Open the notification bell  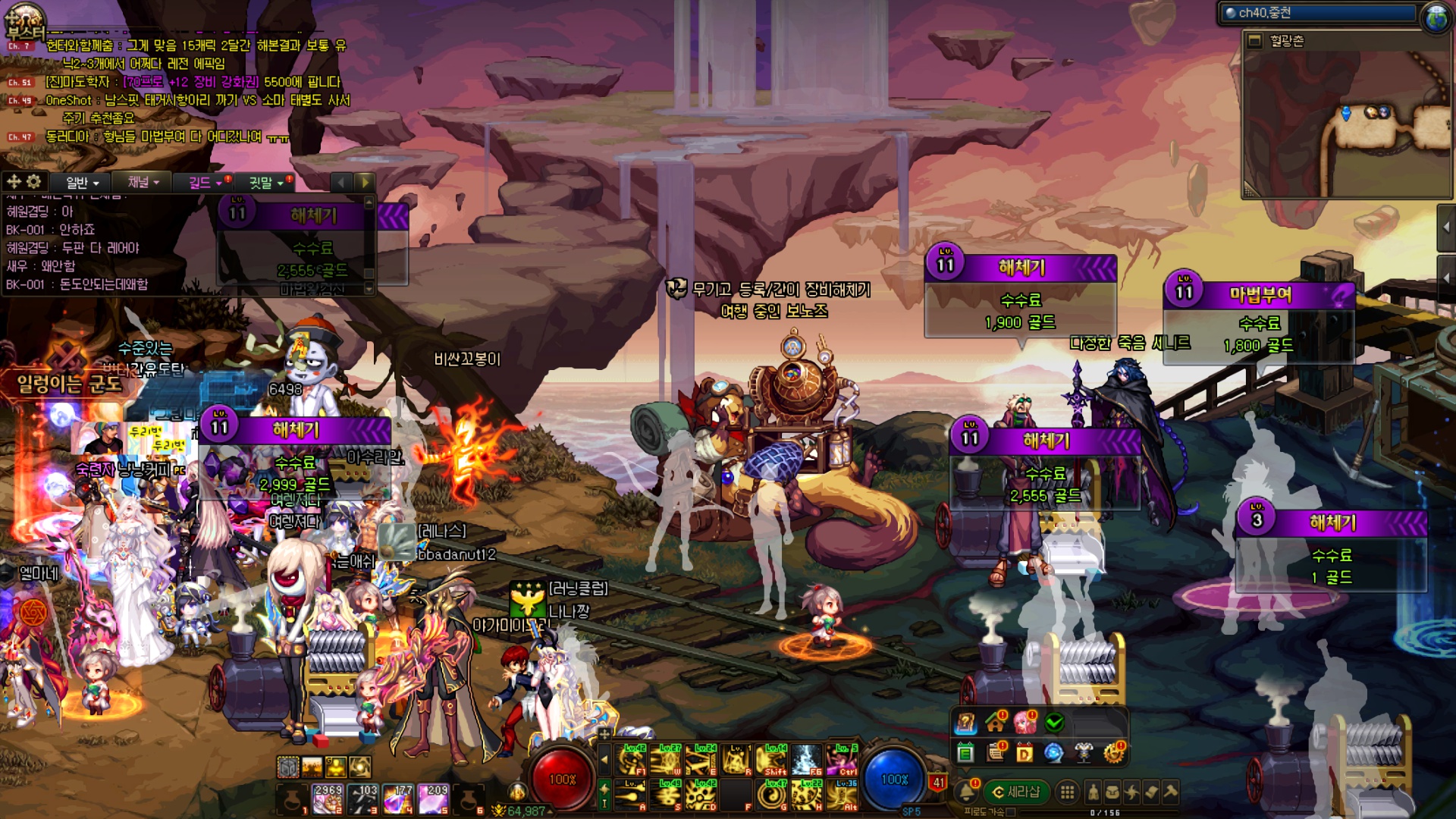966,792
